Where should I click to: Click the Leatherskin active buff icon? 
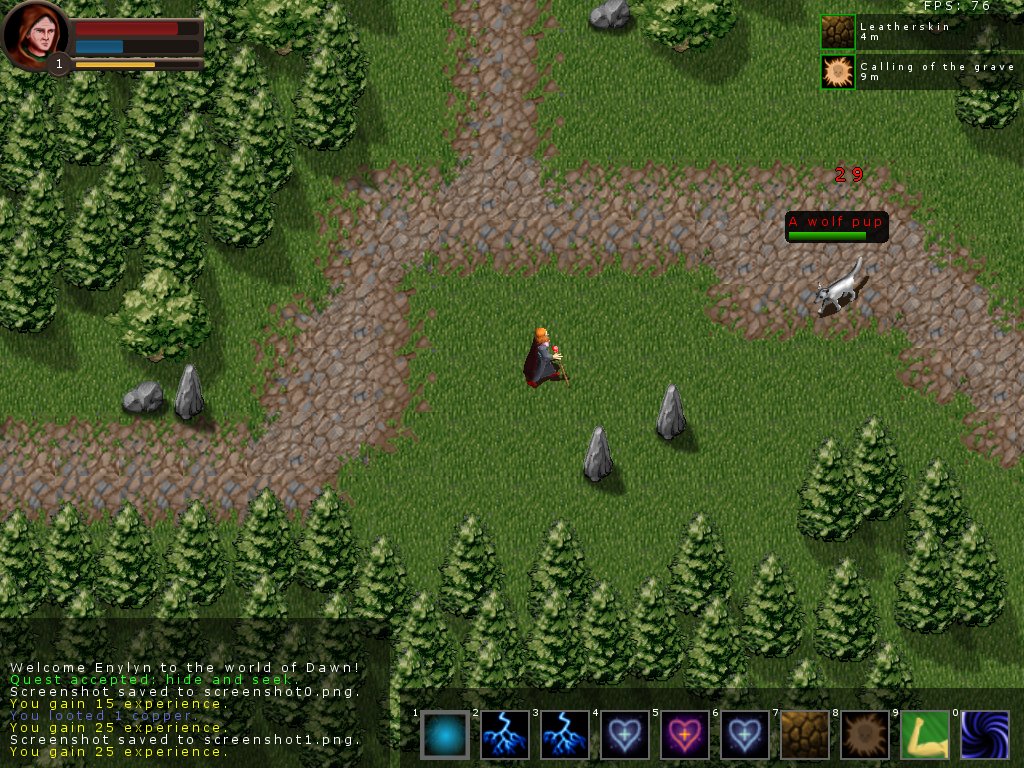pyautogui.click(x=838, y=32)
